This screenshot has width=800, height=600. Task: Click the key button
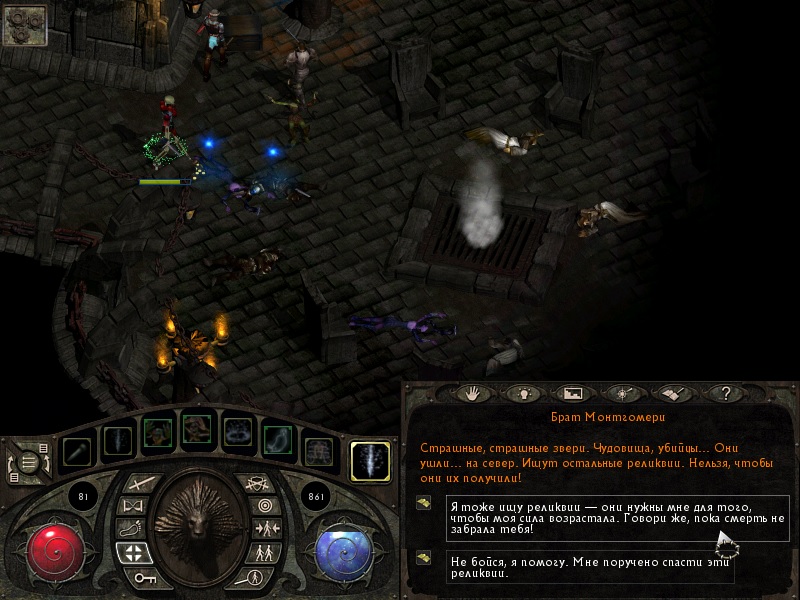pyautogui.click(x=145, y=578)
